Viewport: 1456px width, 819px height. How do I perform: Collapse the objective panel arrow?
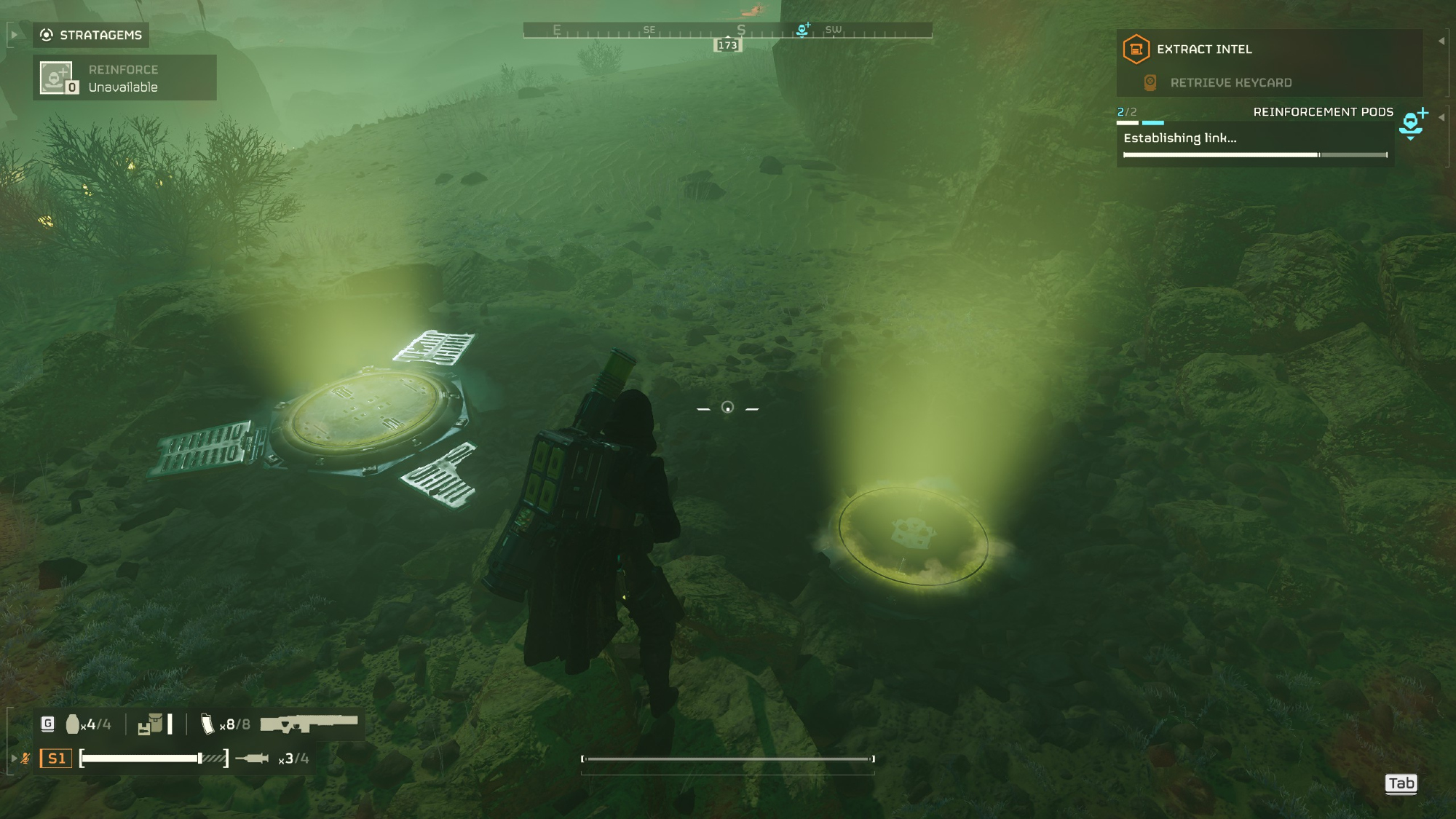tap(1441, 41)
